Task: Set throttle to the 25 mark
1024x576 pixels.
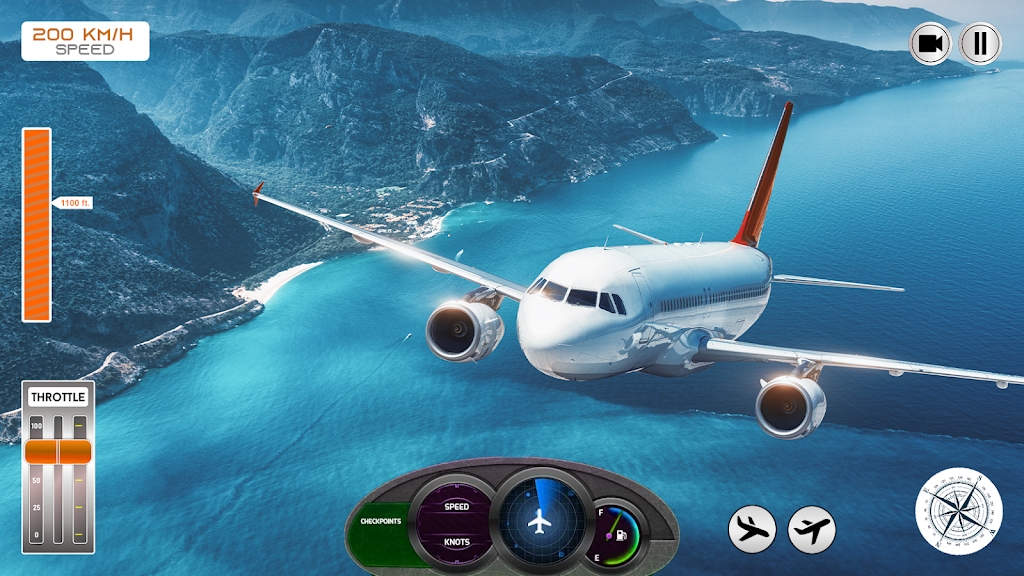Action: pyautogui.click(x=58, y=508)
